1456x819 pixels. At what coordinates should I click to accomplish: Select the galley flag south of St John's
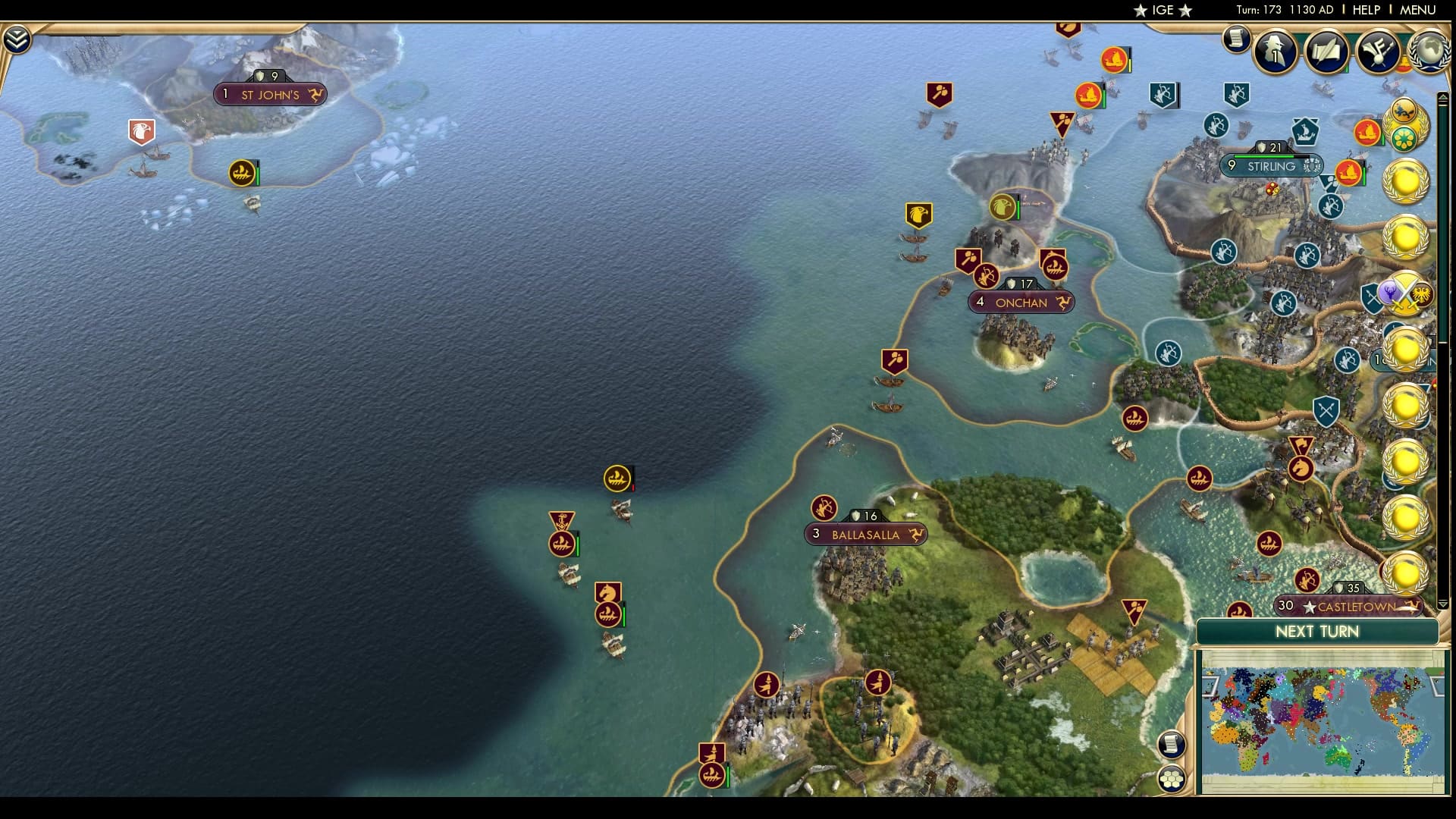pyautogui.click(x=240, y=172)
